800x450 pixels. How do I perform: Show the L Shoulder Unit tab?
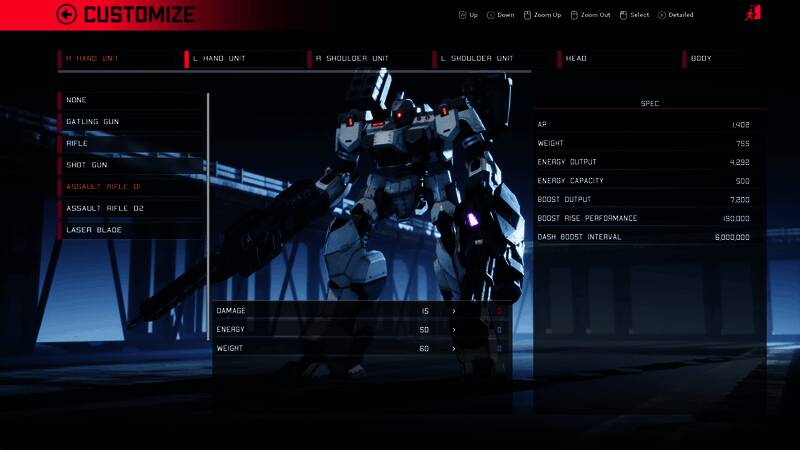(x=493, y=59)
